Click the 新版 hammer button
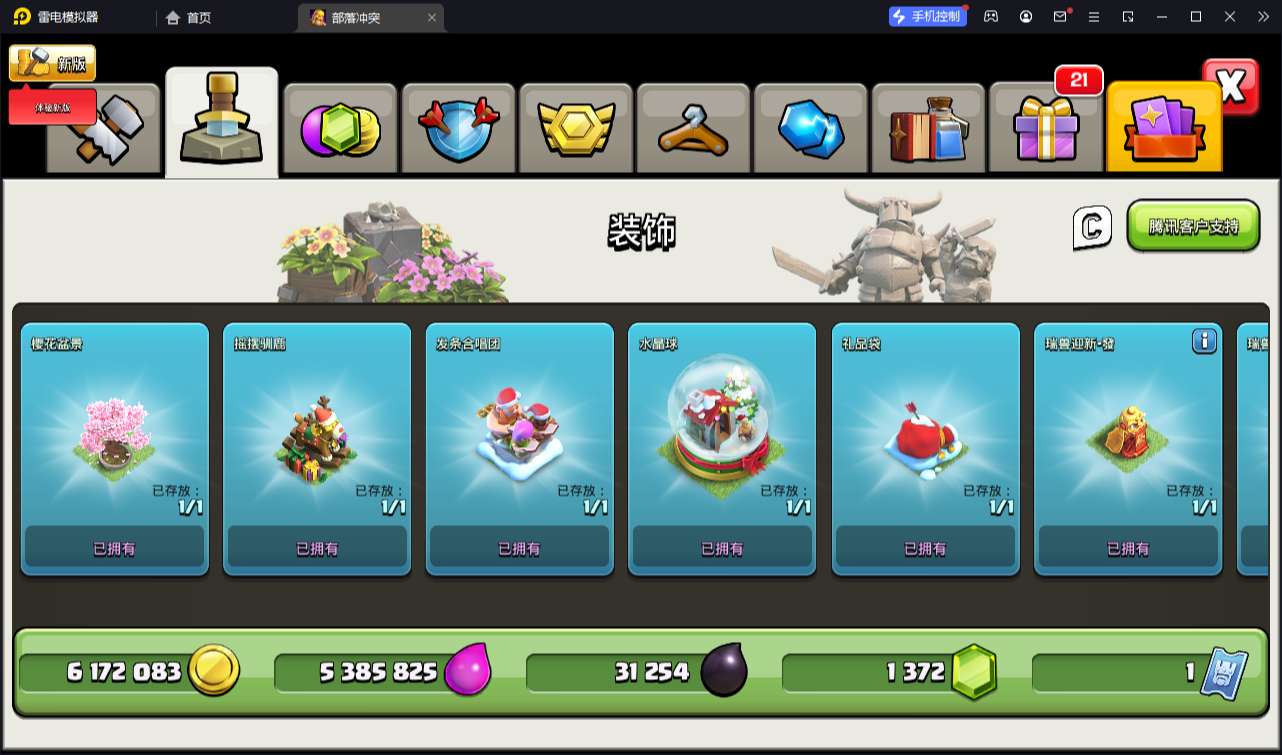The image size is (1282, 755). point(52,63)
